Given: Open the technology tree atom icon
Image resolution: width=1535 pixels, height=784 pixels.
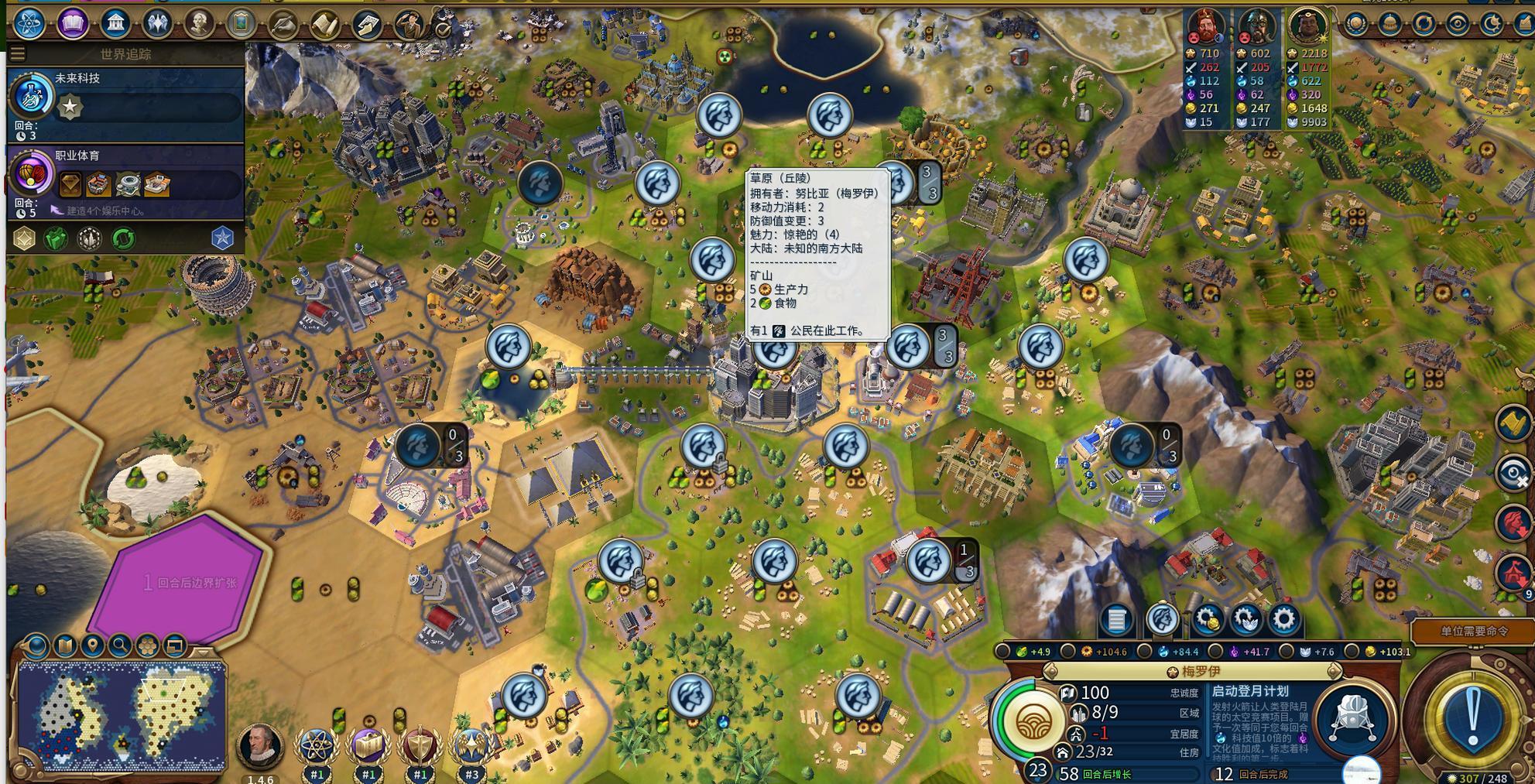Looking at the screenshot, I should 29,23.
